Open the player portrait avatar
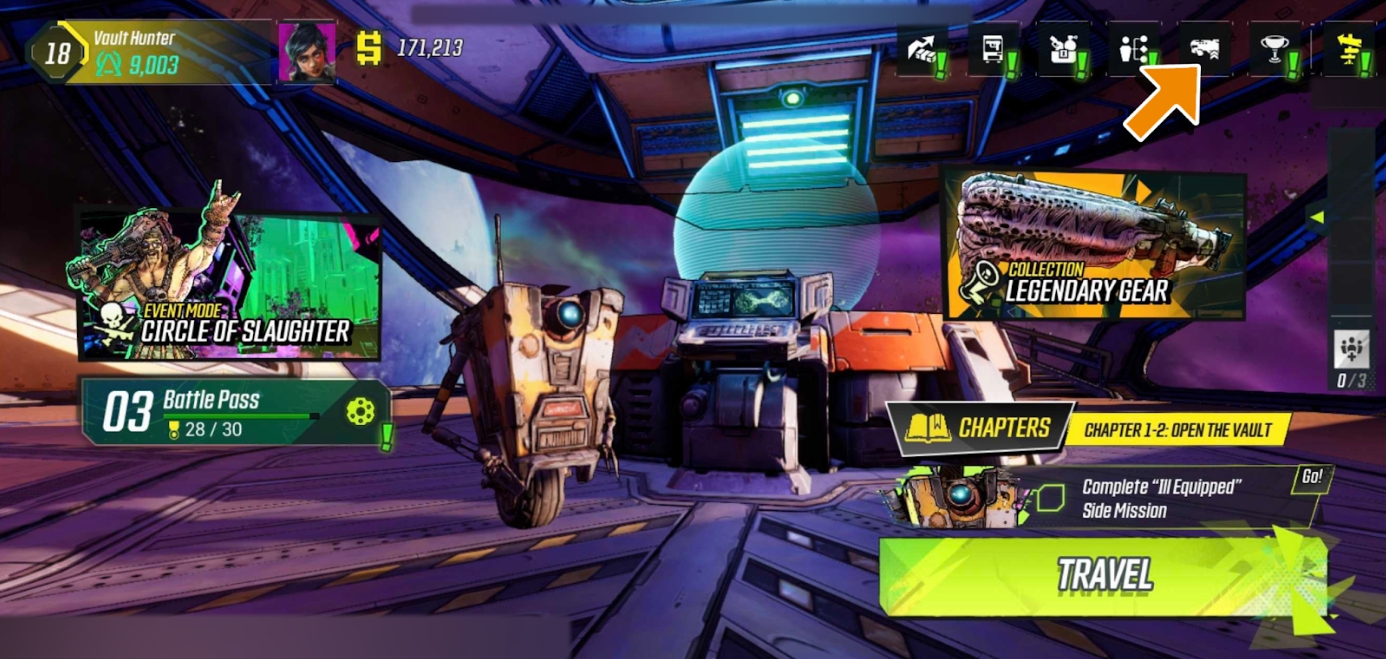The image size is (1386, 659). (306, 50)
